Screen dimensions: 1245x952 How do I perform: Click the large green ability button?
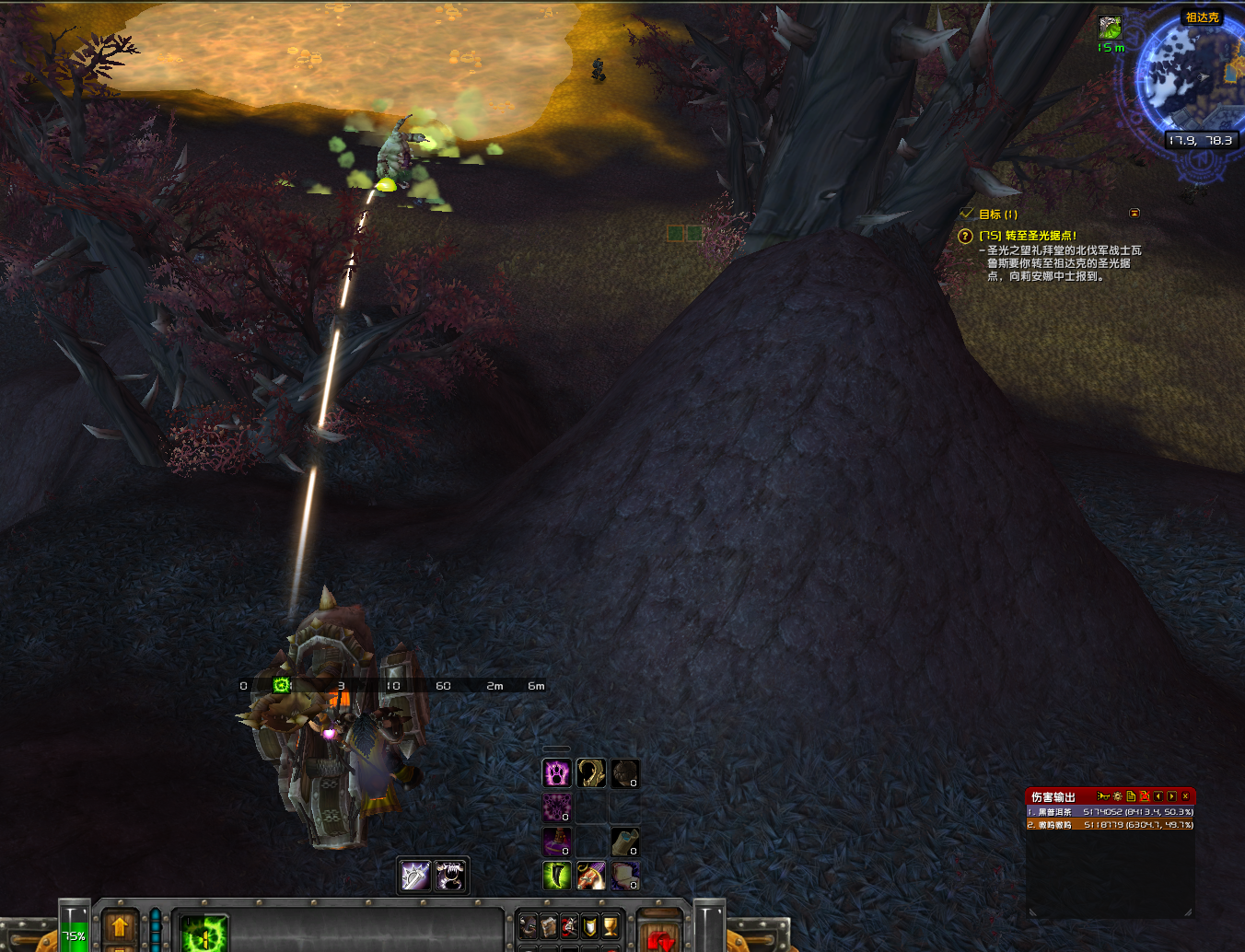pyautogui.click(x=204, y=934)
